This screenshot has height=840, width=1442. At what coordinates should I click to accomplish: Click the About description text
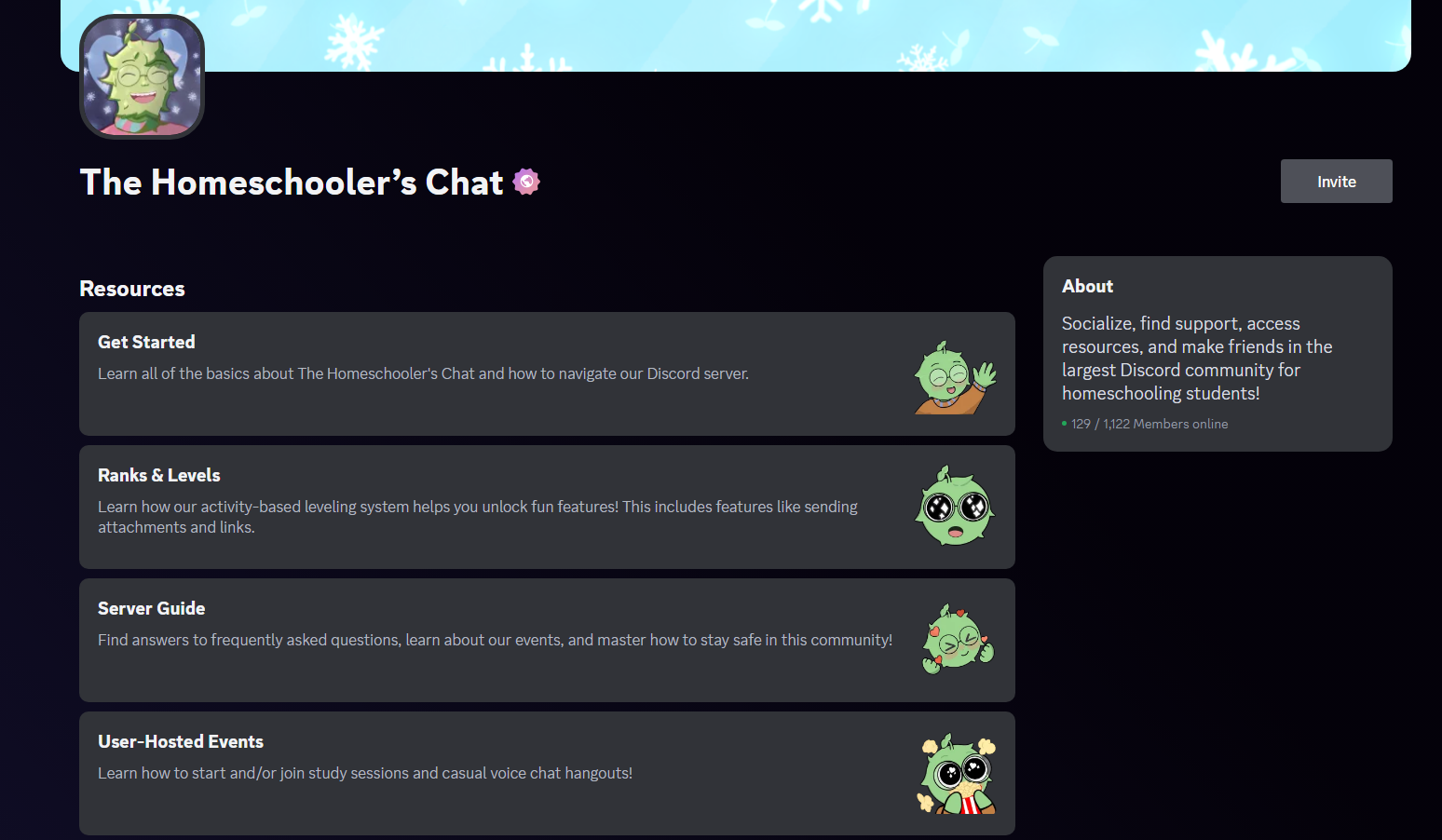[x=1196, y=358]
